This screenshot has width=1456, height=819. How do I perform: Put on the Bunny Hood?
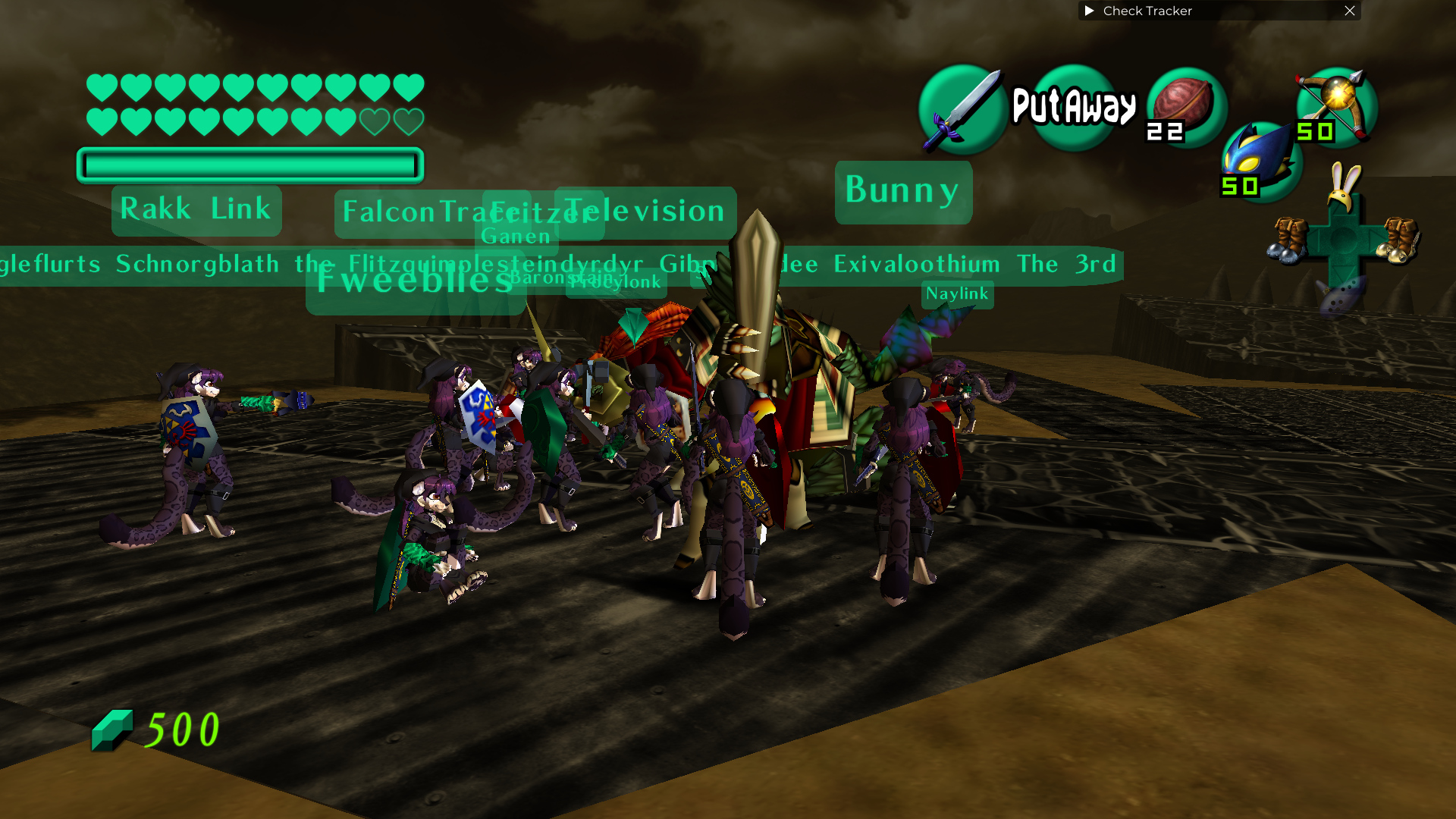(x=1345, y=187)
